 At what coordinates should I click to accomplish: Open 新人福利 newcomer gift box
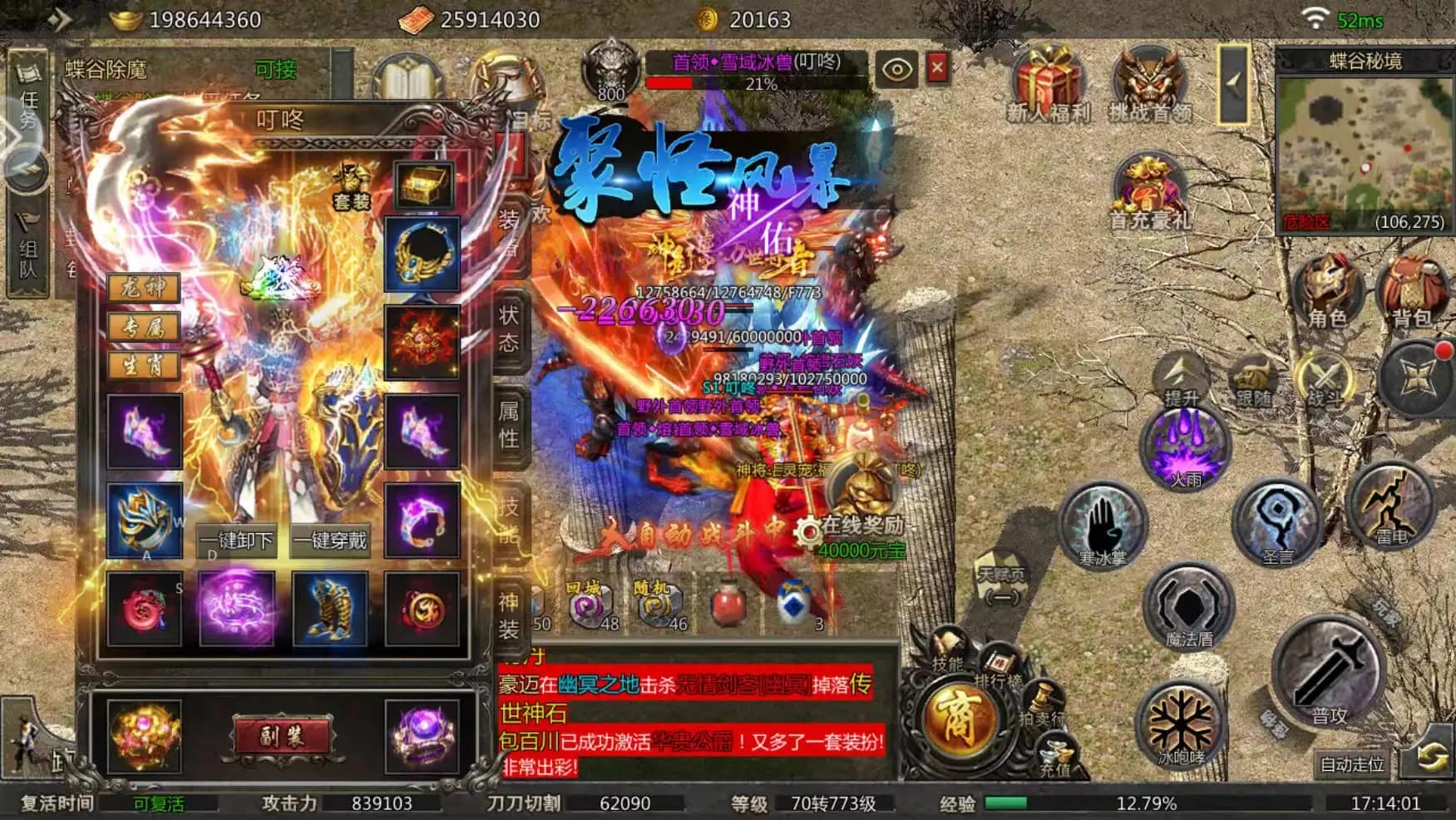point(1047,85)
